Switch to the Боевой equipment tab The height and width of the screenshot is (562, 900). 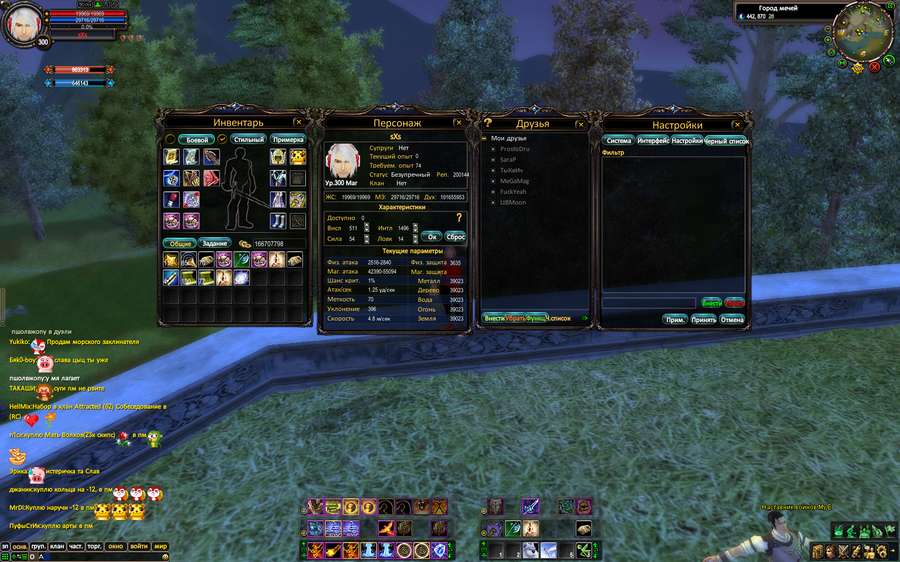(x=198, y=140)
